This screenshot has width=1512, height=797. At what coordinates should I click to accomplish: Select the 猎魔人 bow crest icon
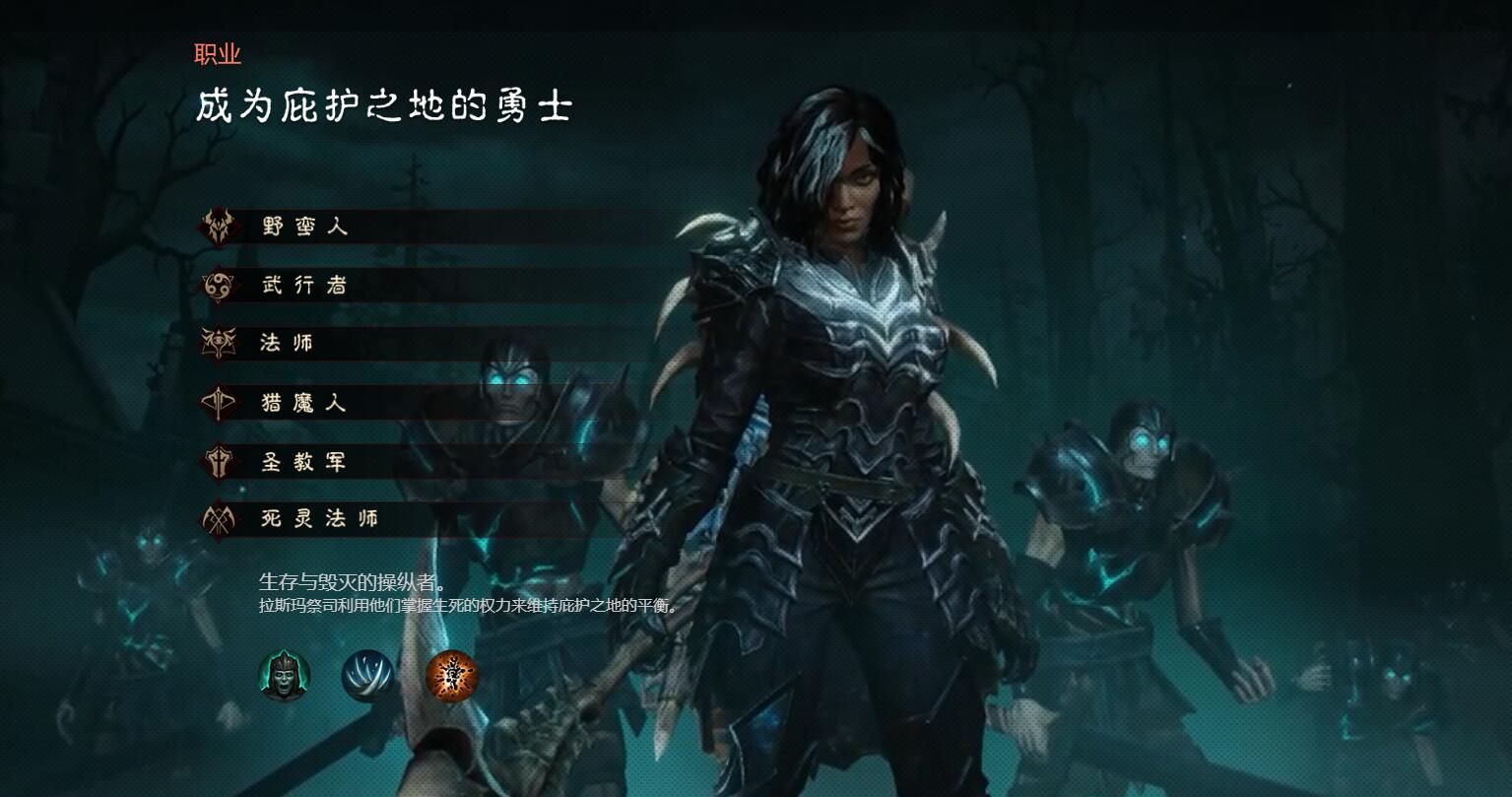(x=220, y=403)
